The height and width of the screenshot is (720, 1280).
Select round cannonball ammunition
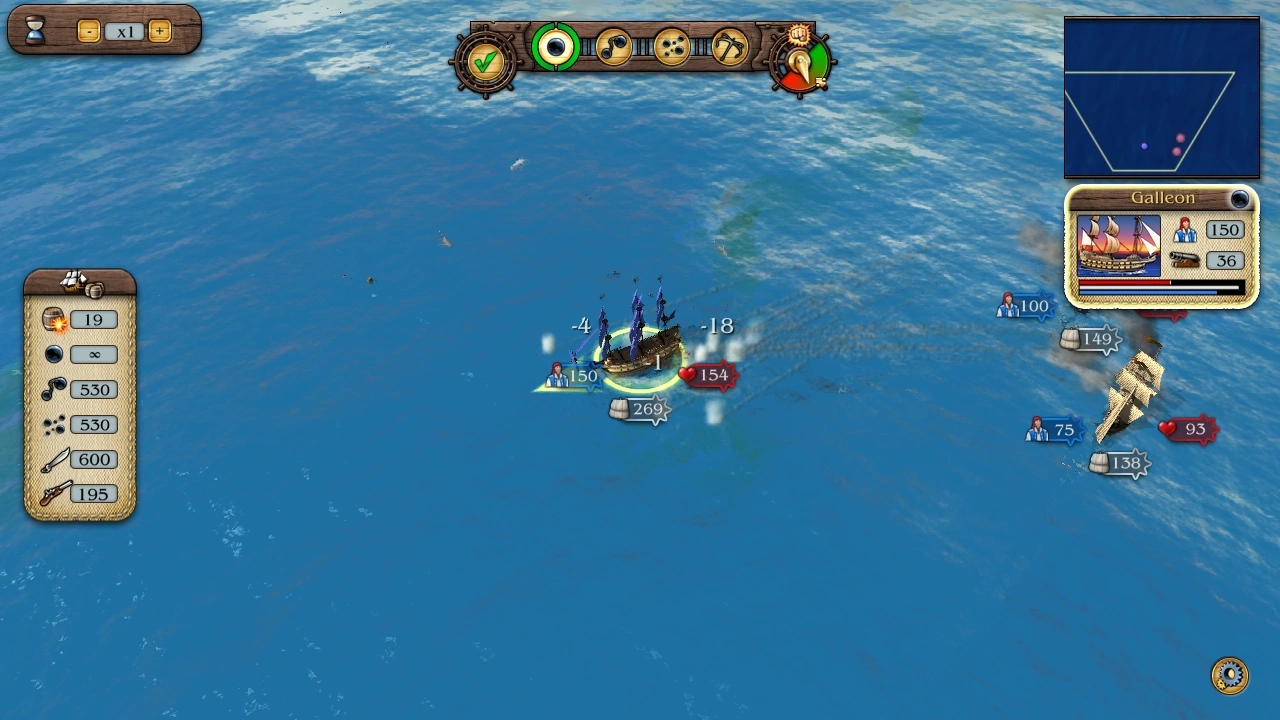pos(555,47)
